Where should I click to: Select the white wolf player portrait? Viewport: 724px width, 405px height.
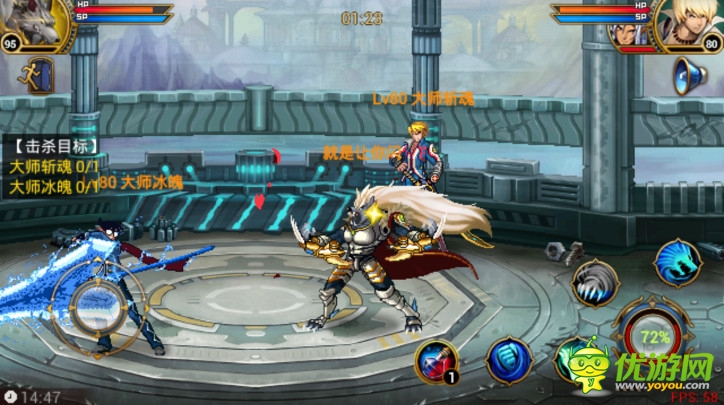(x=36, y=22)
